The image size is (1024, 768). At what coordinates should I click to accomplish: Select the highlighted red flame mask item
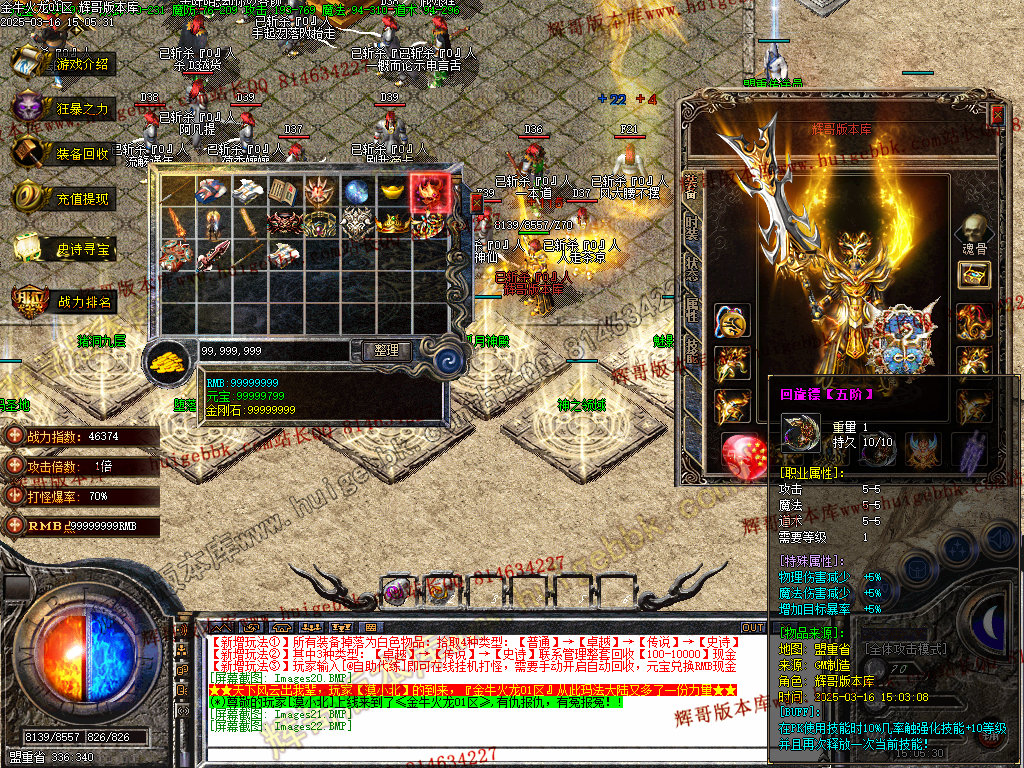click(x=429, y=192)
